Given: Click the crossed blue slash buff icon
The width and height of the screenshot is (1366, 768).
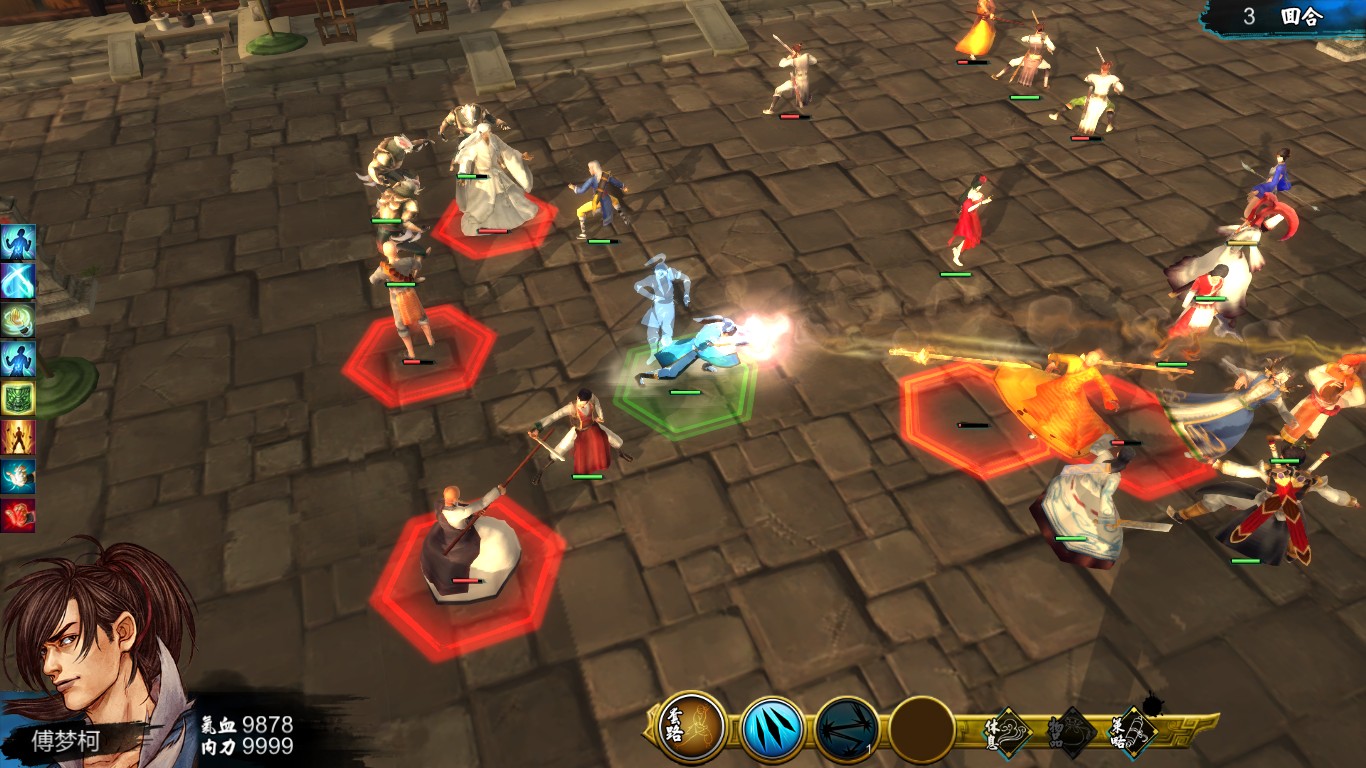Looking at the screenshot, I should (x=18, y=281).
